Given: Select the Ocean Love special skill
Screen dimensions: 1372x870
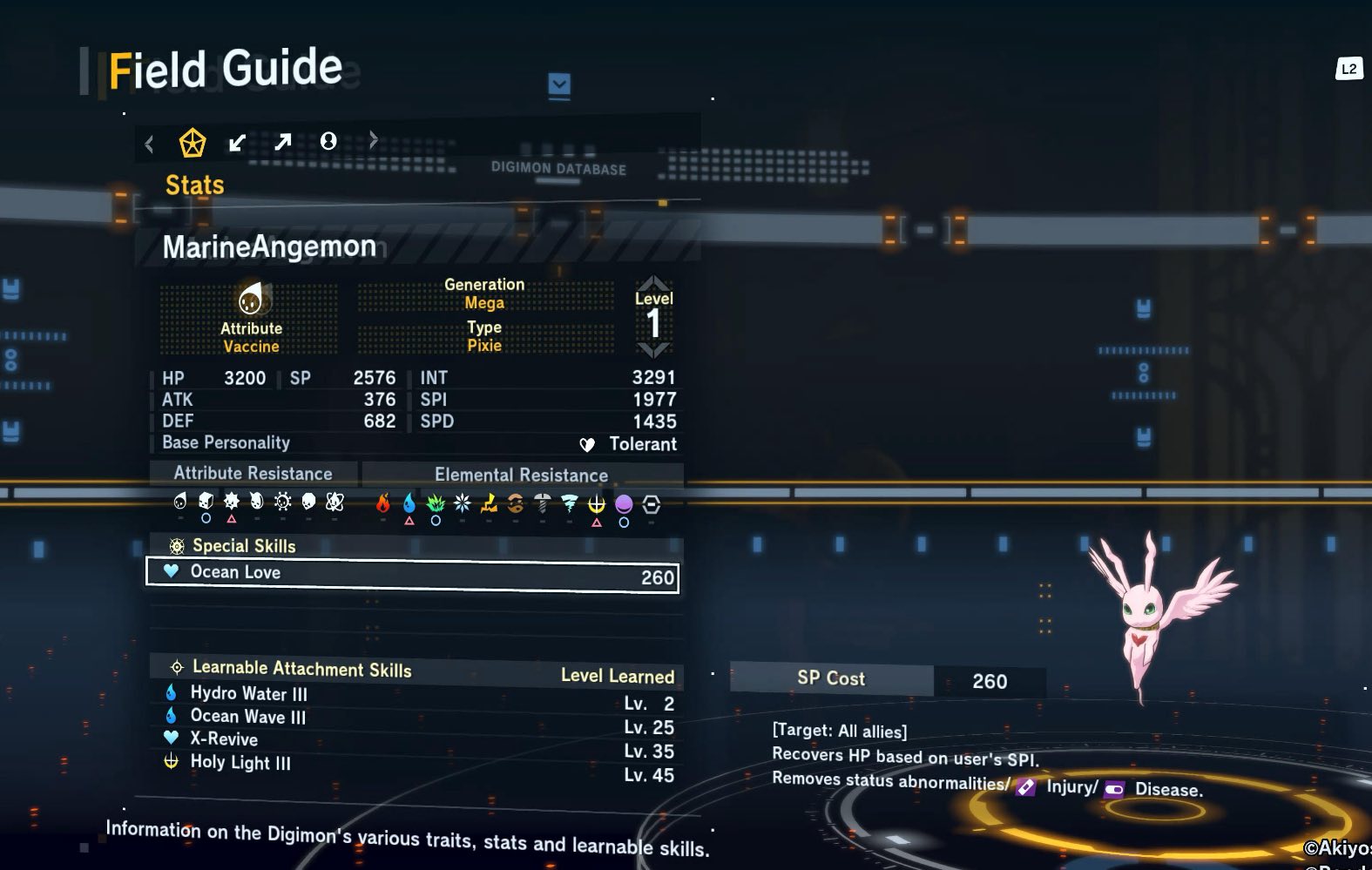Looking at the screenshot, I should (412, 575).
